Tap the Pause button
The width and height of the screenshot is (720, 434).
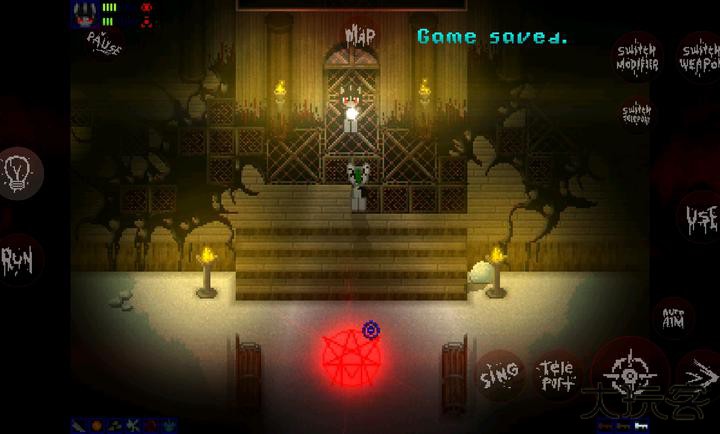[x=104, y=42]
